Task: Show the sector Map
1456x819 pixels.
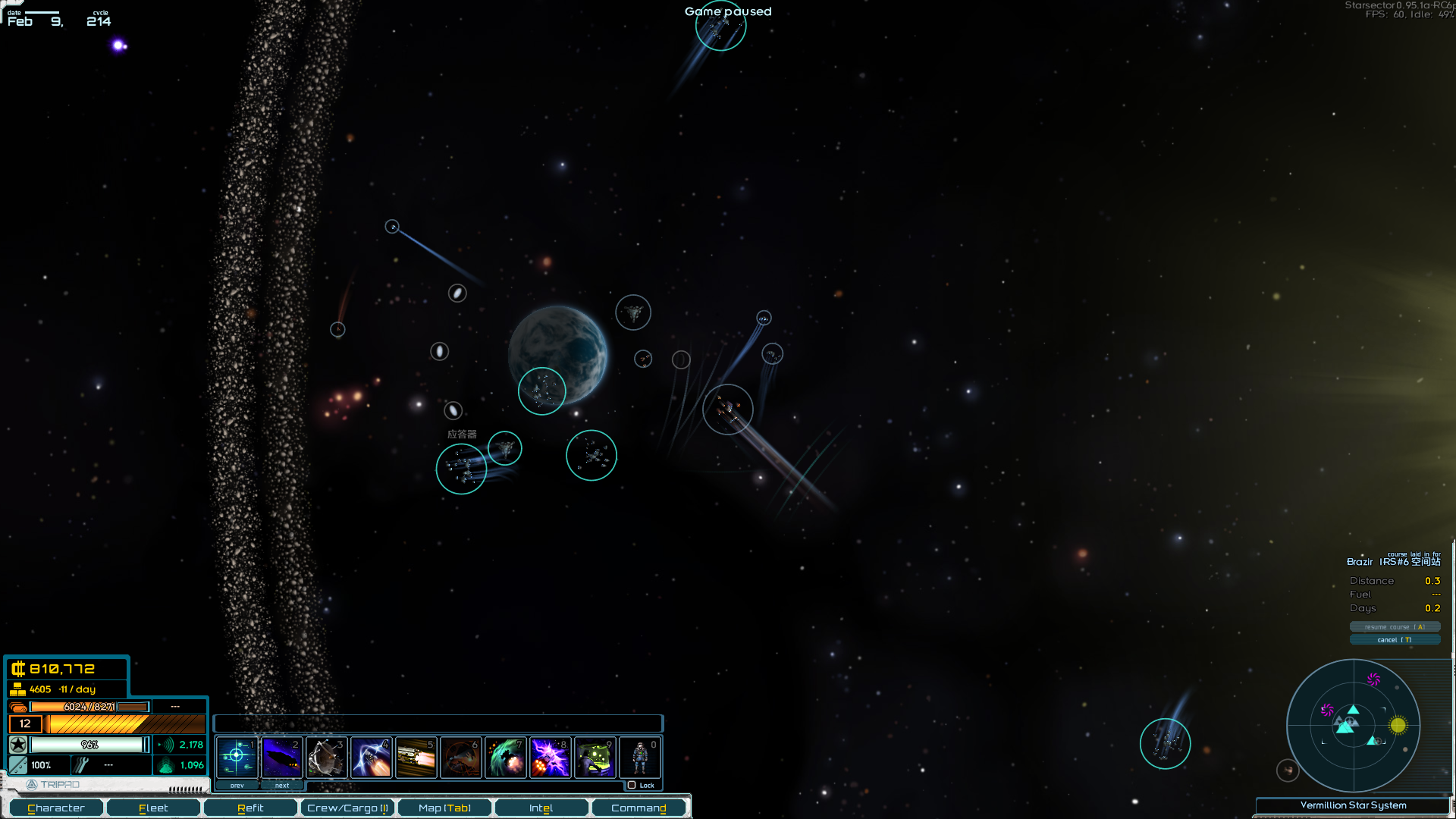Action: tap(444, 808)
